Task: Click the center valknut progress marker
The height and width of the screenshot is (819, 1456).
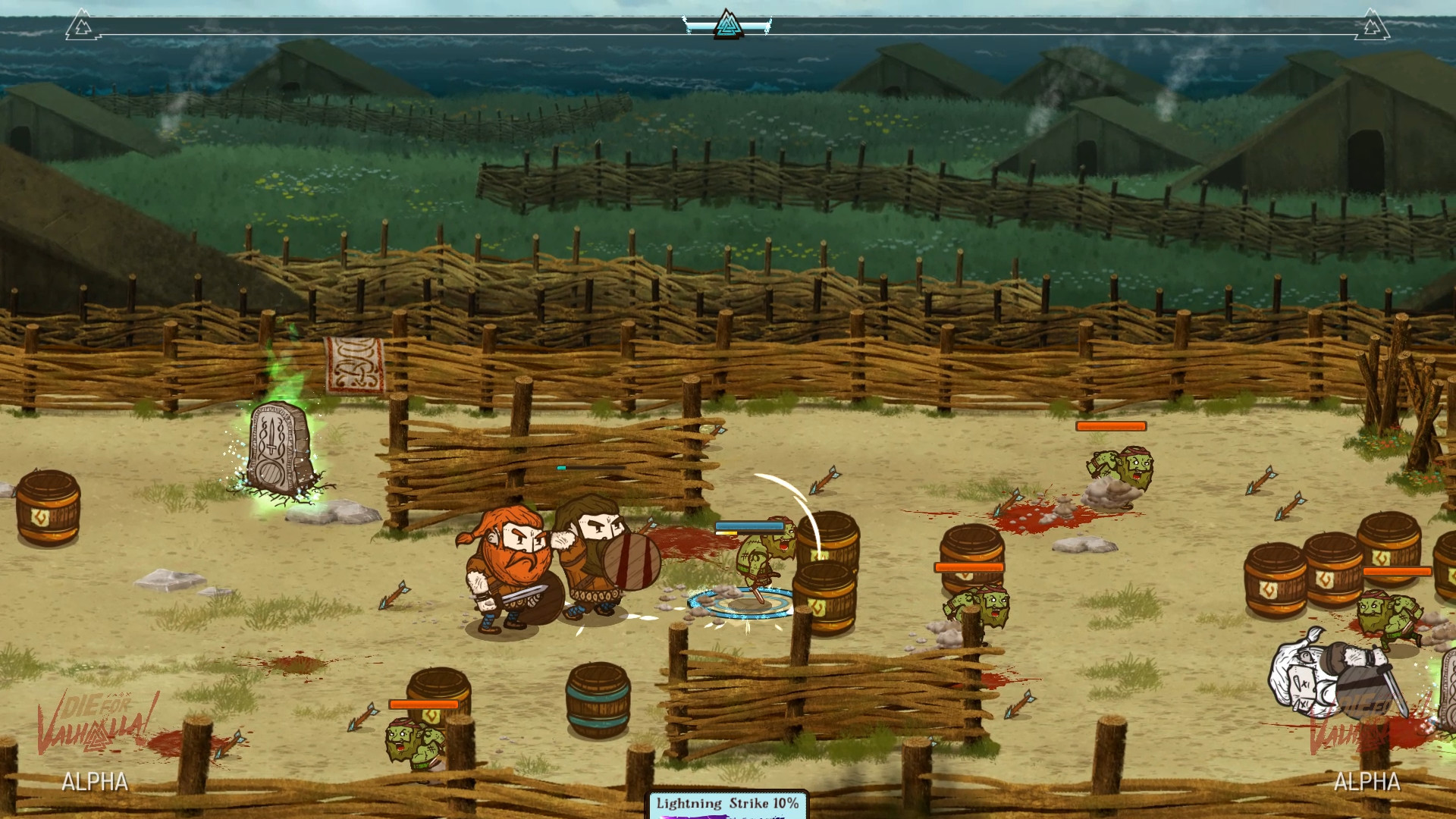Action: pos(727,25)
